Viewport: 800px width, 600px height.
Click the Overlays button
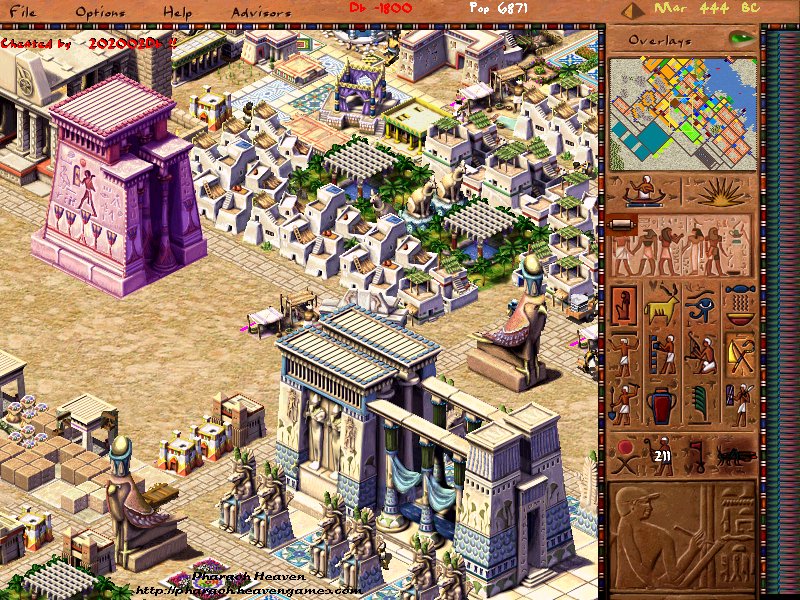tap(665, 40)
